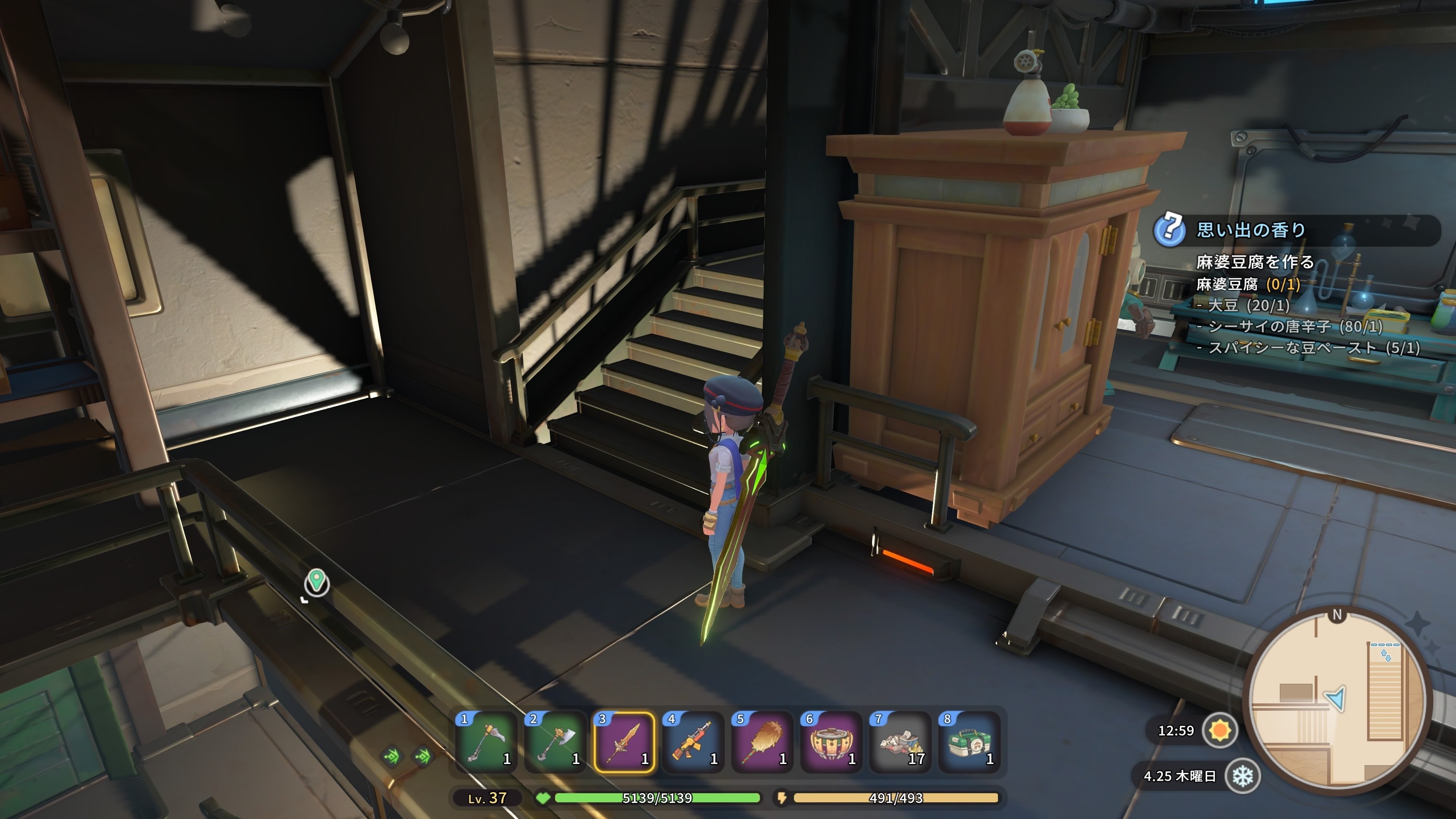Click the stairs up-down marker on minimap
Viewport: 1456px width, 819px height.
pos(1386,655)
